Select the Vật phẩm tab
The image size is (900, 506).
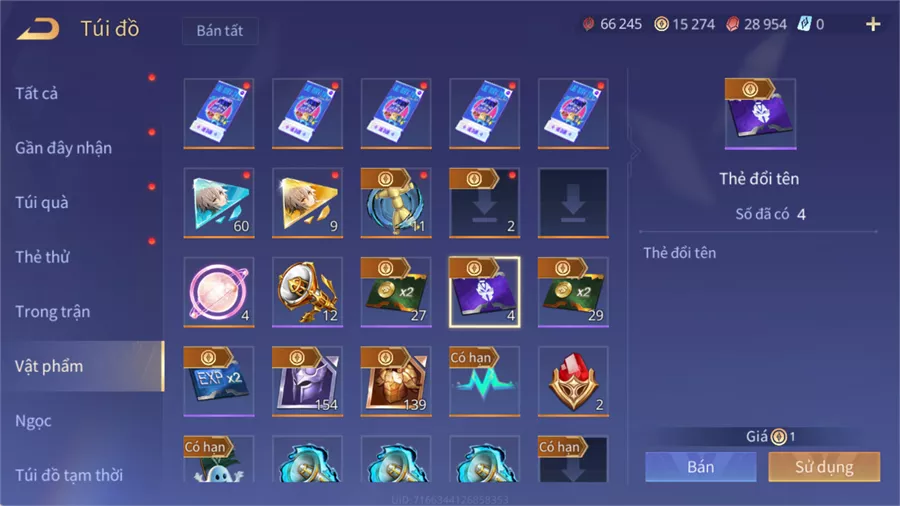49,366
